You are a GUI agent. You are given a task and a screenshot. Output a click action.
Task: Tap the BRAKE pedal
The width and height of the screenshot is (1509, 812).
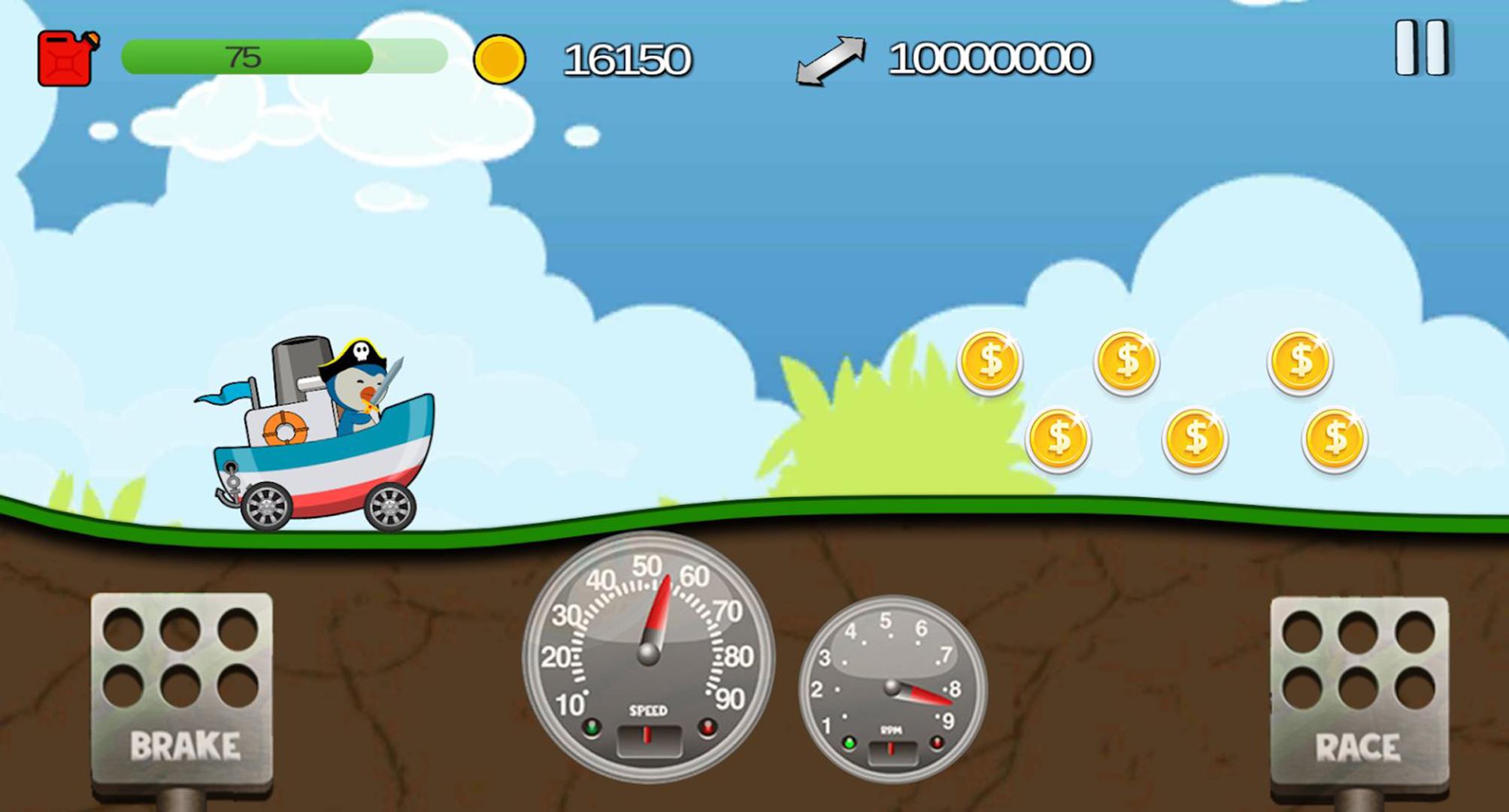point(182,689)
